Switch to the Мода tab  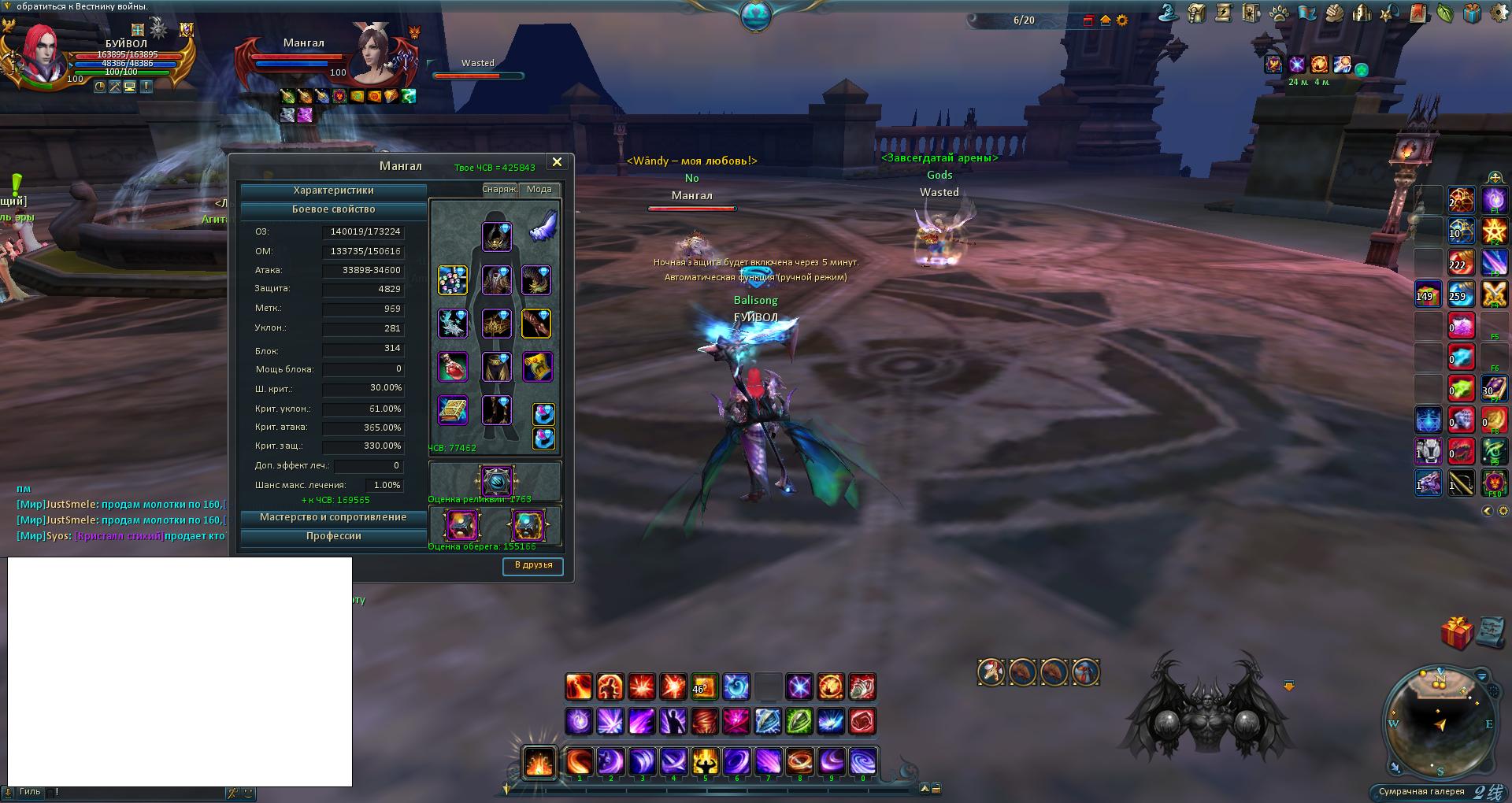539,190
